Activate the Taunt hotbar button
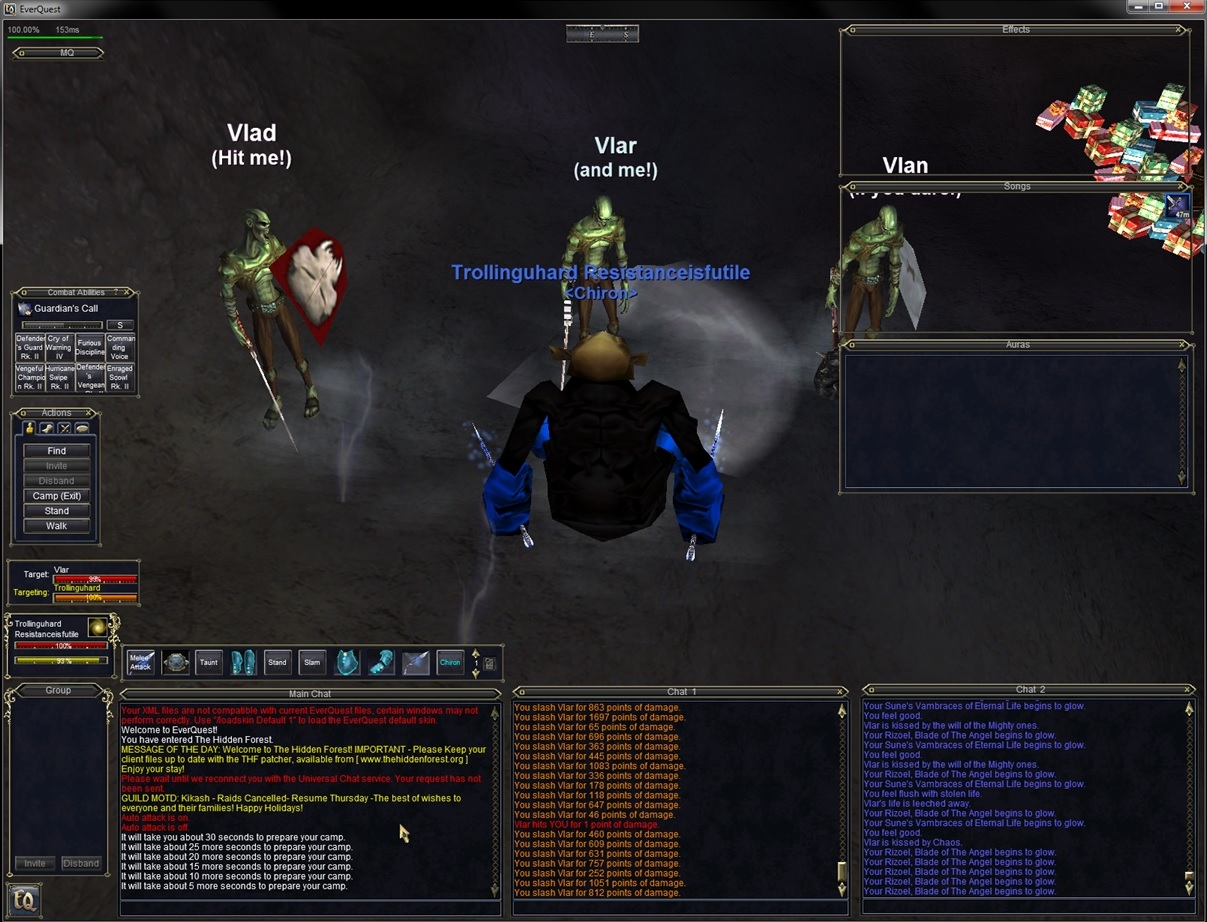The height and width of the screenshot is (922, 1207). tap(208, 662)
